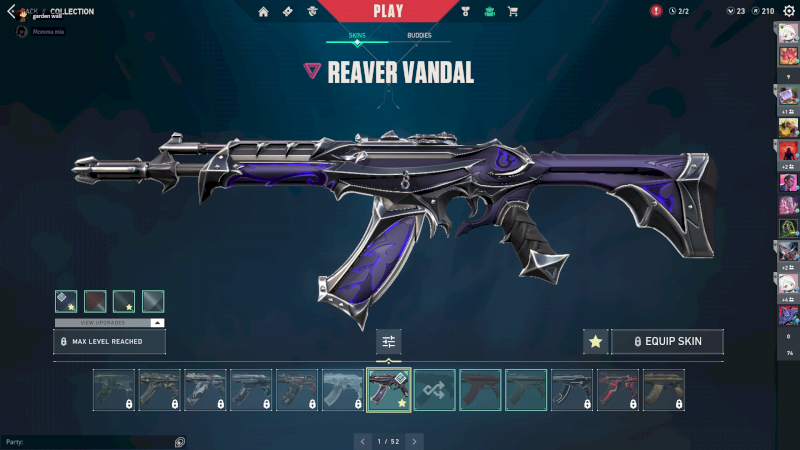Go to the previous skins page
800x450 pixels.
[x=363, y=440]
